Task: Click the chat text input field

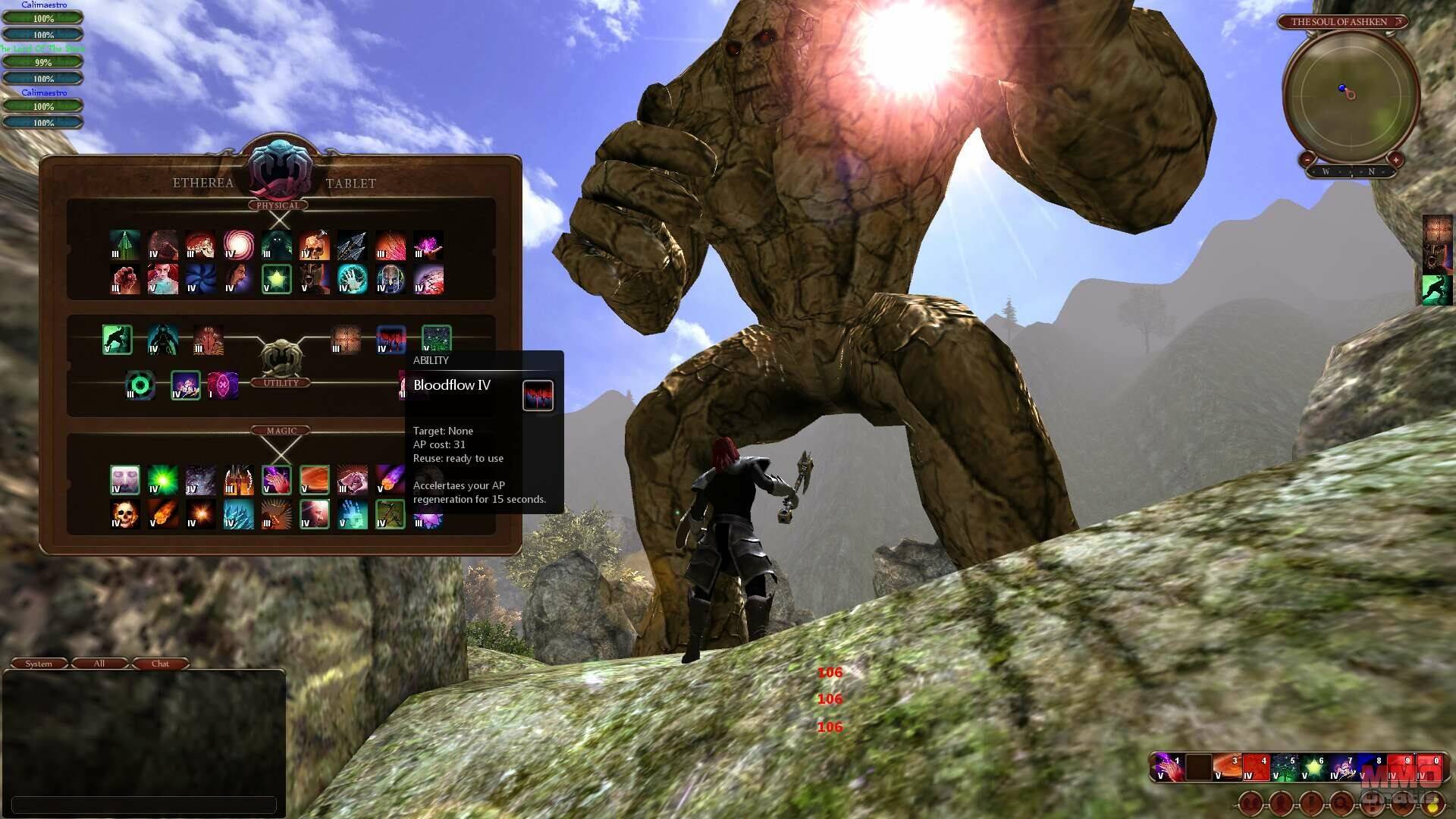Action: (144, 804)
